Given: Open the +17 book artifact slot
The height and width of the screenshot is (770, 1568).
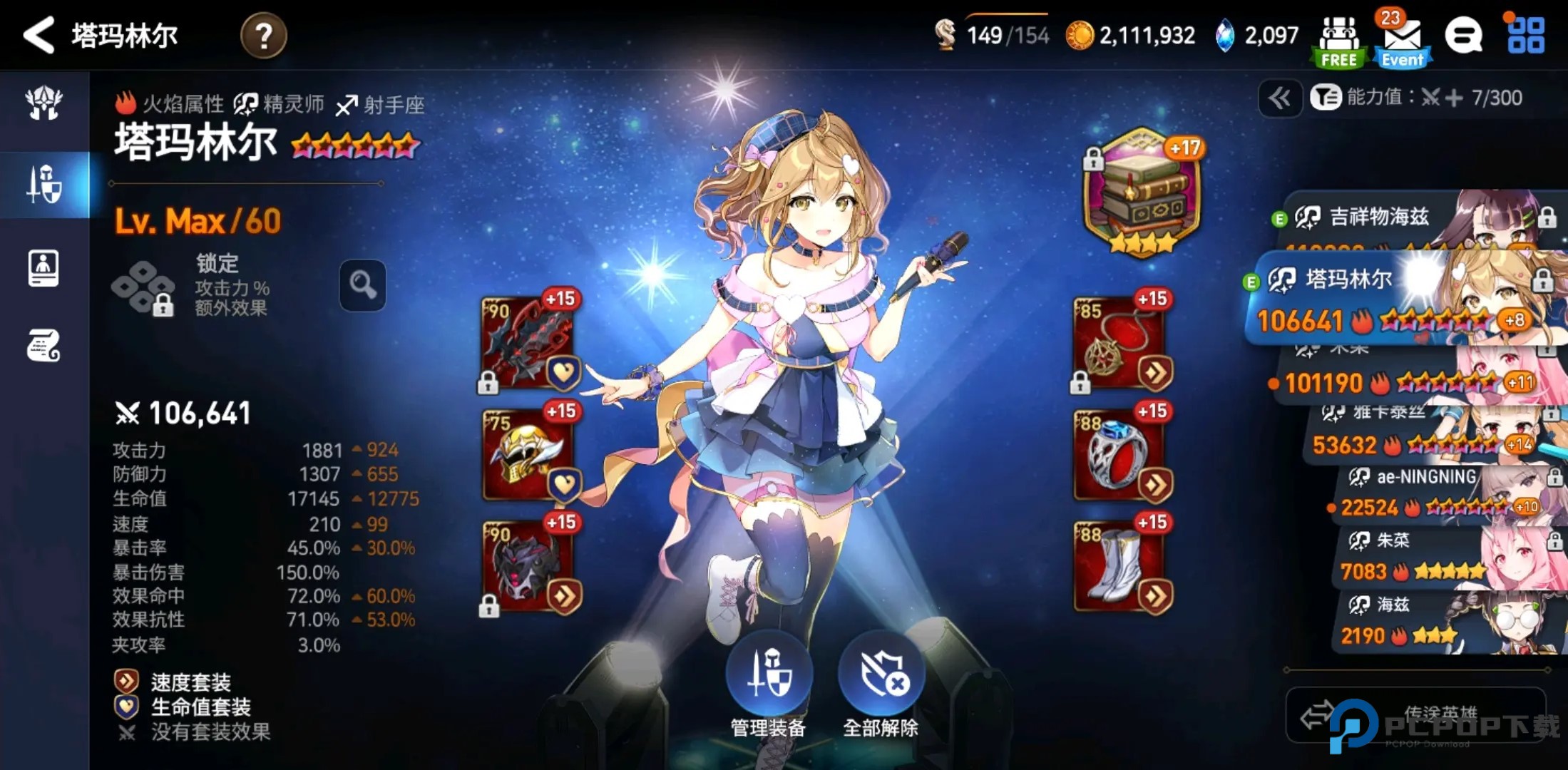Looking at the screenshot, I should (1141, 191).
